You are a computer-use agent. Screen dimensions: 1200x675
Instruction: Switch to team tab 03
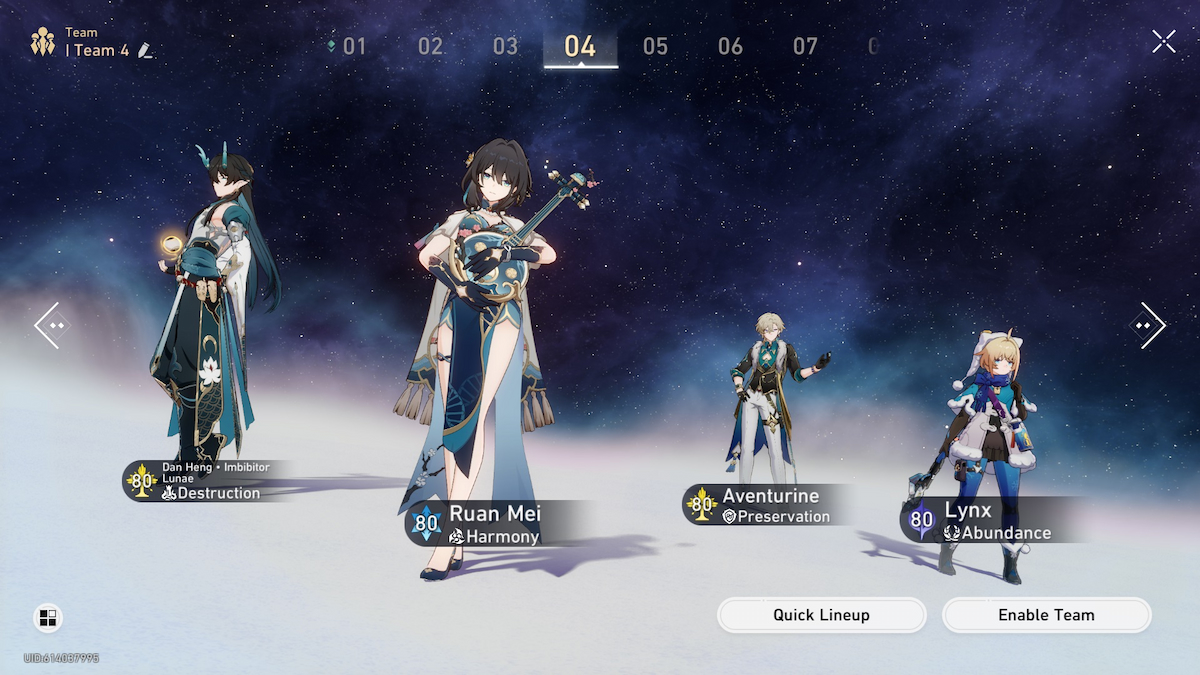tap(505, 46)
